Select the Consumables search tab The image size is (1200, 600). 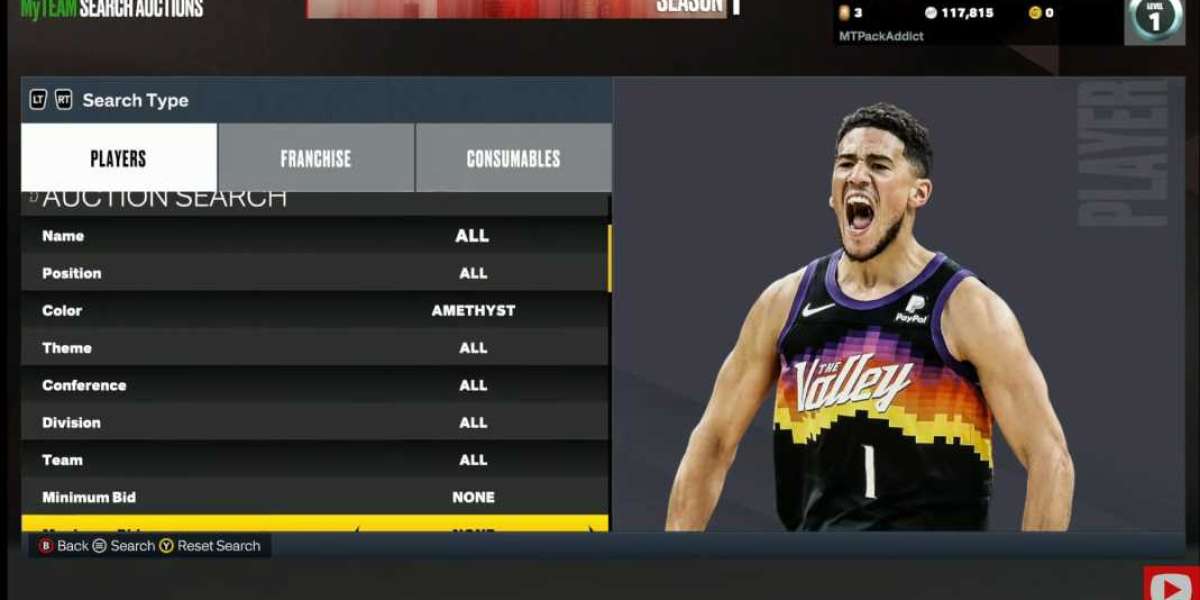point(513,158)
